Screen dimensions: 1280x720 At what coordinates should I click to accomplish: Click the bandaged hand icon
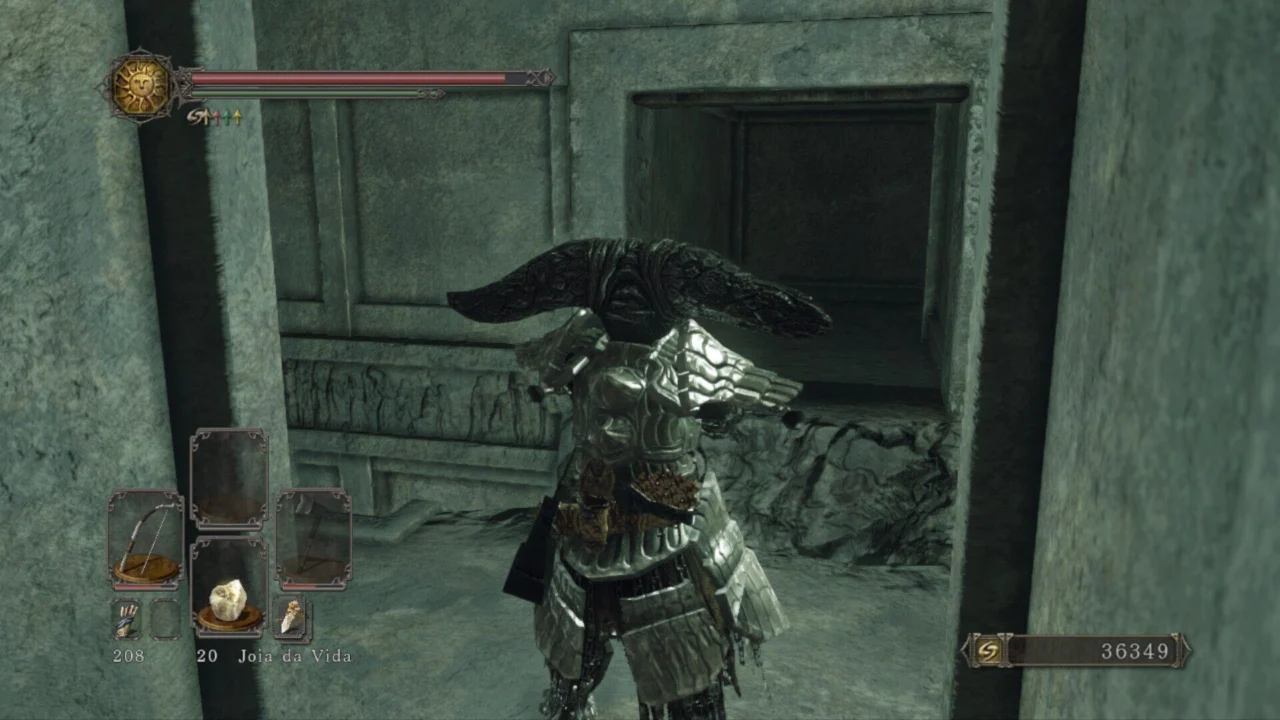[x=126, y=620]
